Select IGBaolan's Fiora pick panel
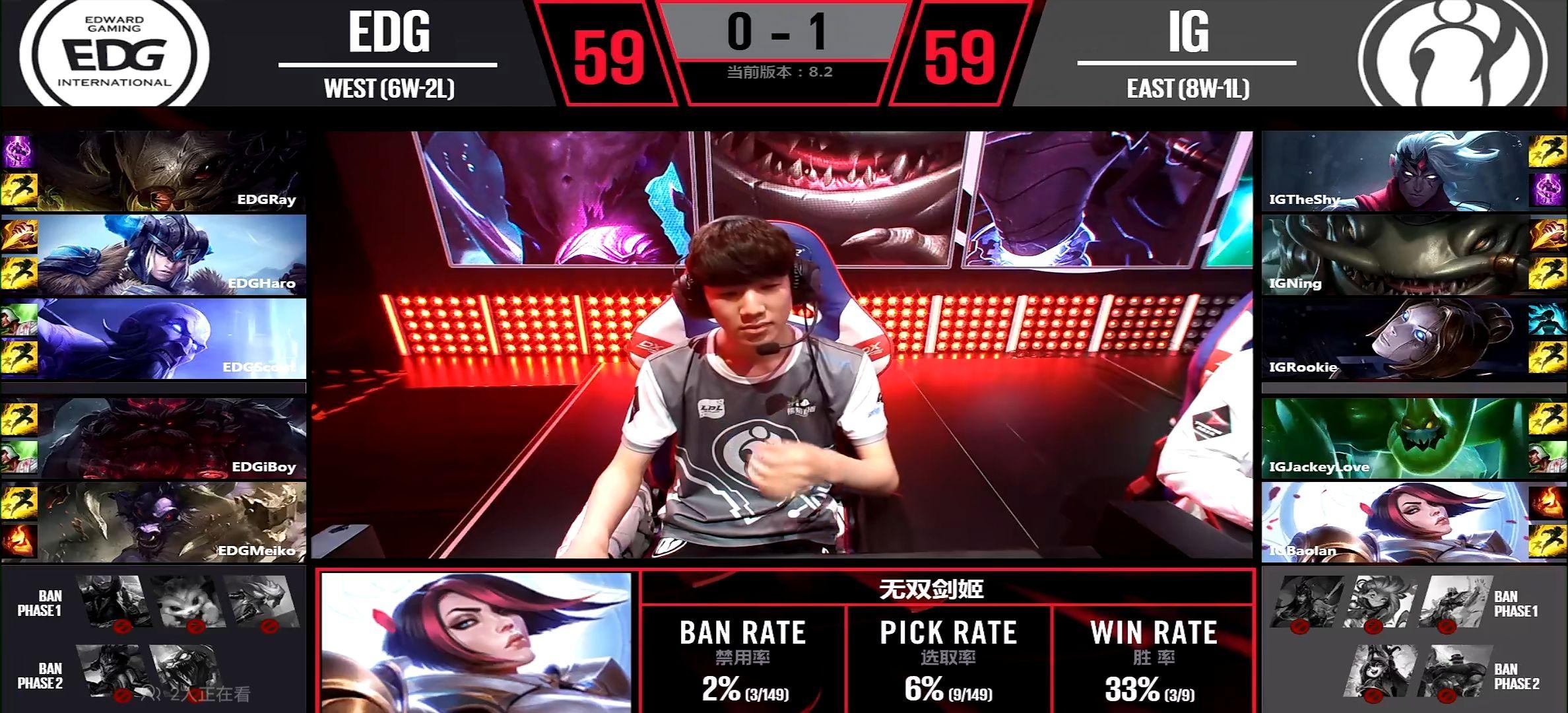Image resolution: width=1568 pixels, height=713 pixels. pos(1394,522)
